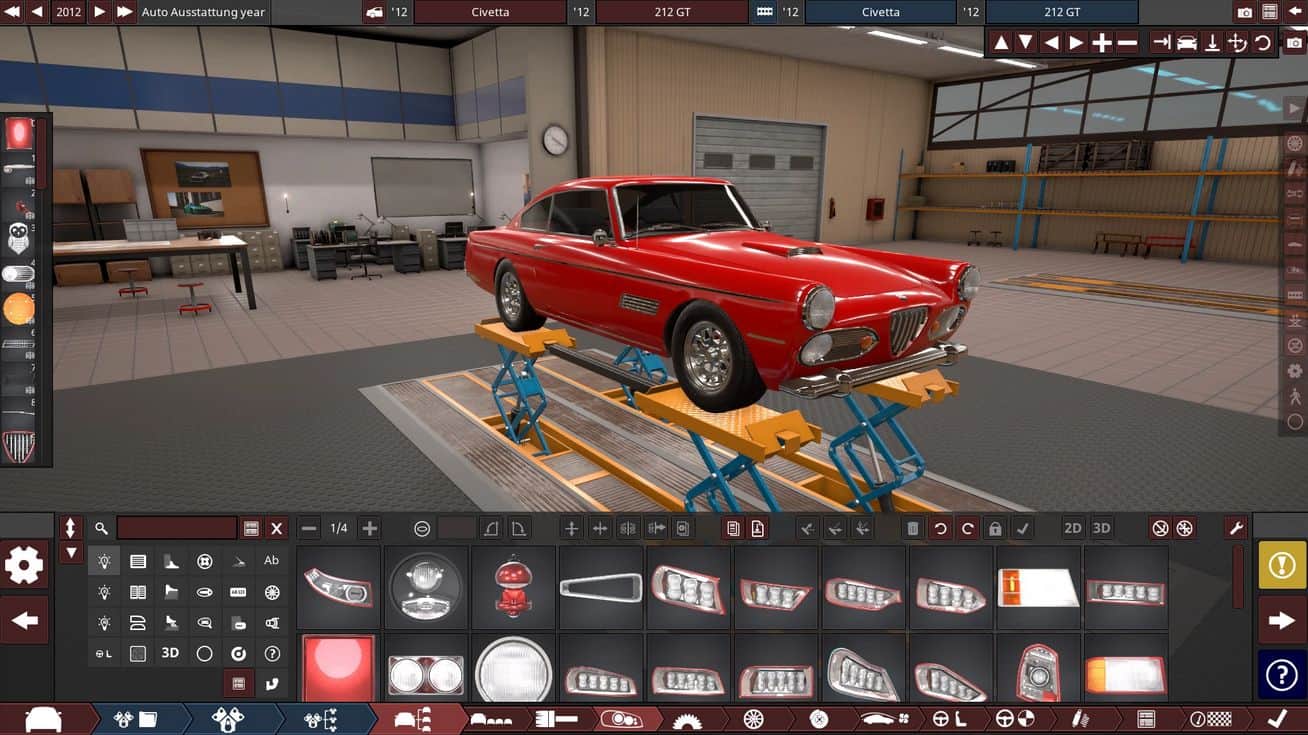The image size is (1308, 735).
Task: Select the Ab text fixture category
Action: 271,561
